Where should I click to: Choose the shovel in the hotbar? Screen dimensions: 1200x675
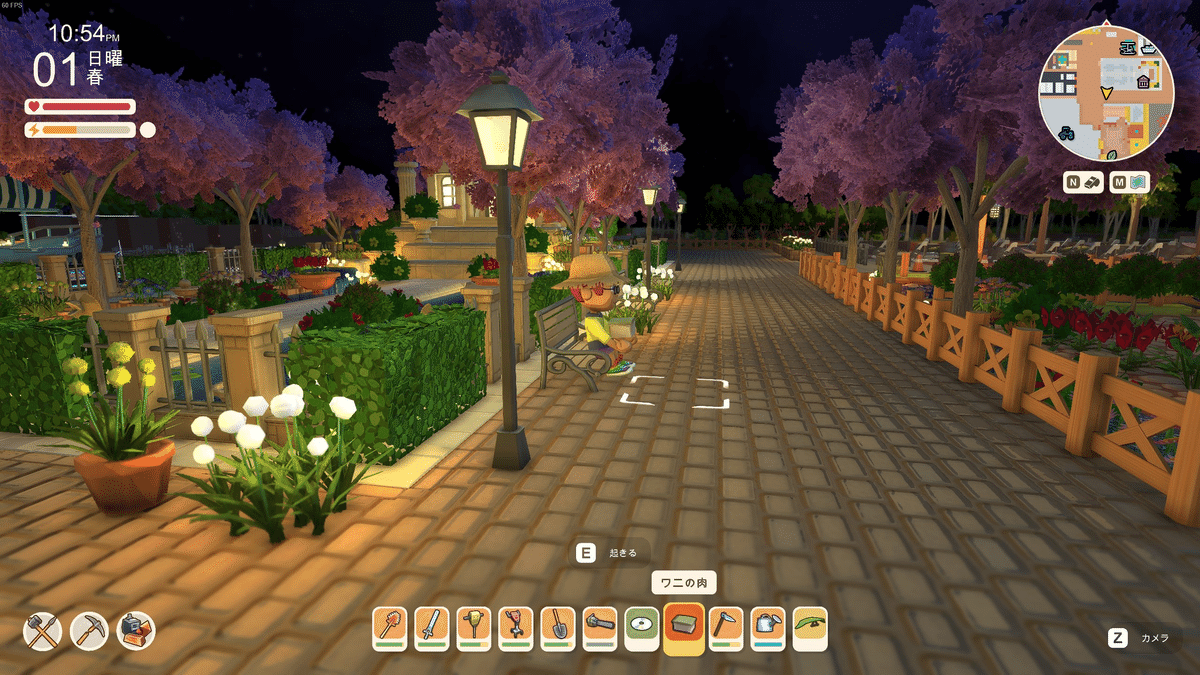(558, 628)
